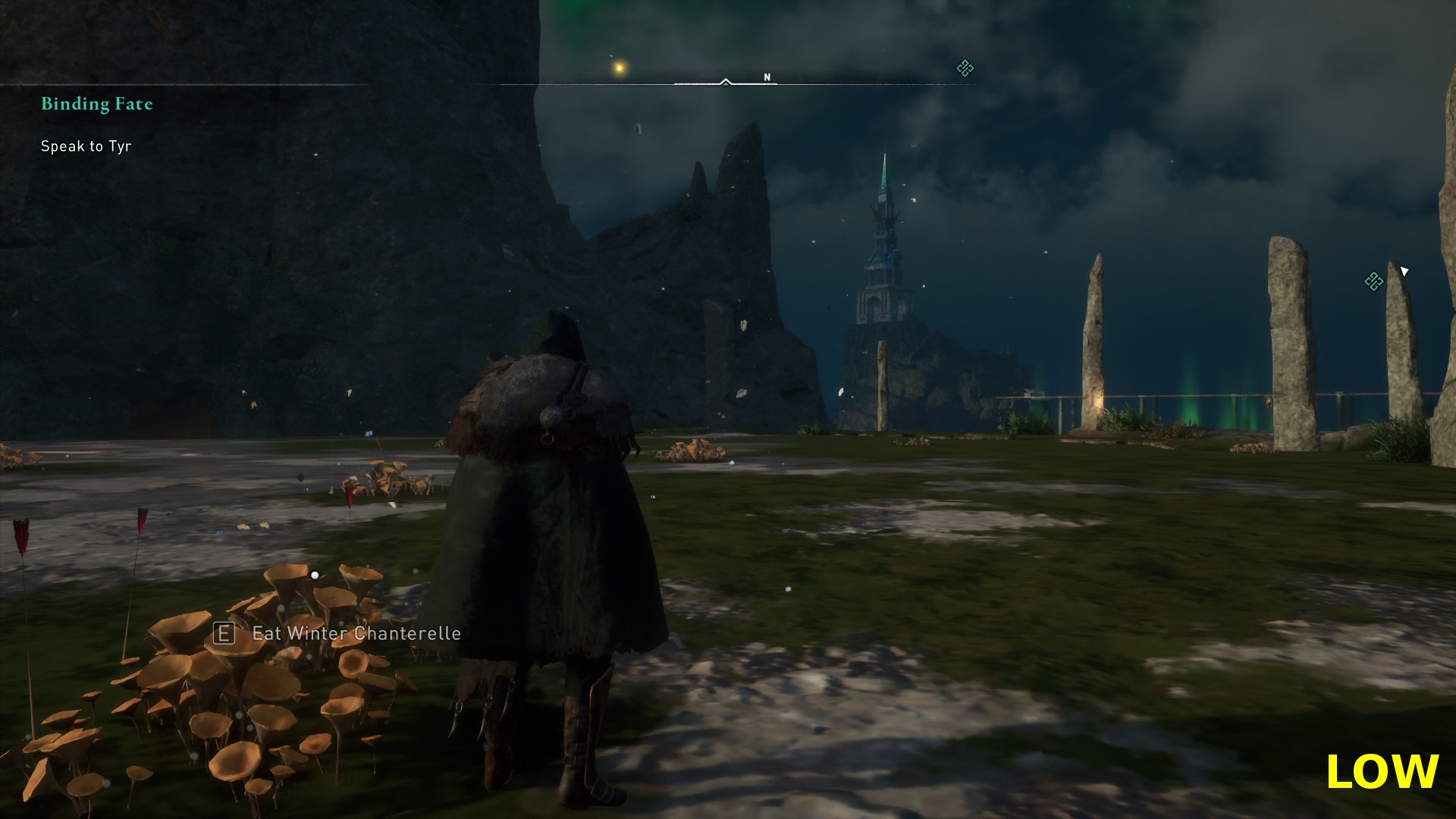This screenshot has height=819, width=1456.
Task: Select the teal knot marker beside the standing stones
Action: tap(1373, 281)
